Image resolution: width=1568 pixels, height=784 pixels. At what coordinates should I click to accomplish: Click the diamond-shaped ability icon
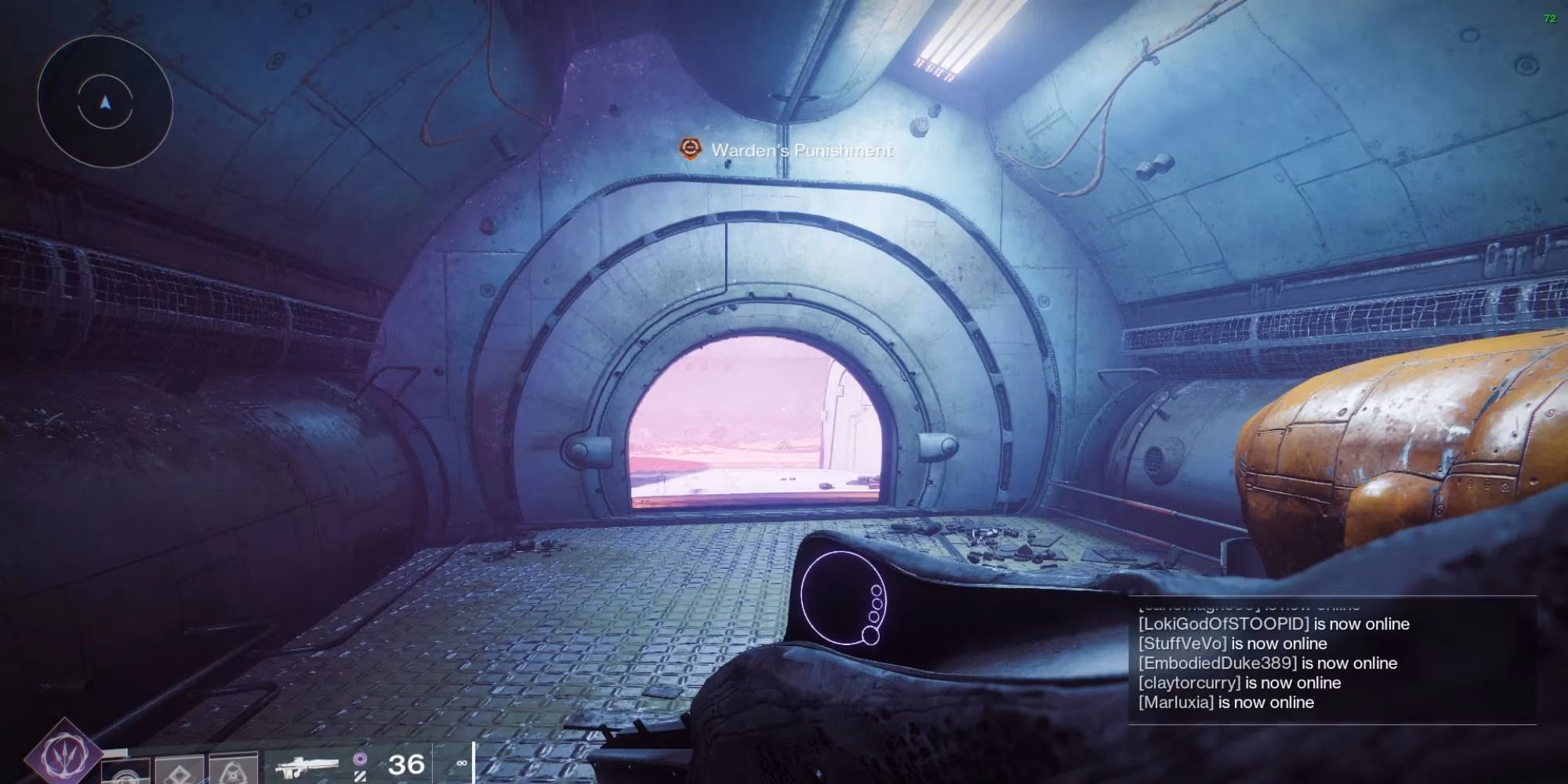point(180,770)
